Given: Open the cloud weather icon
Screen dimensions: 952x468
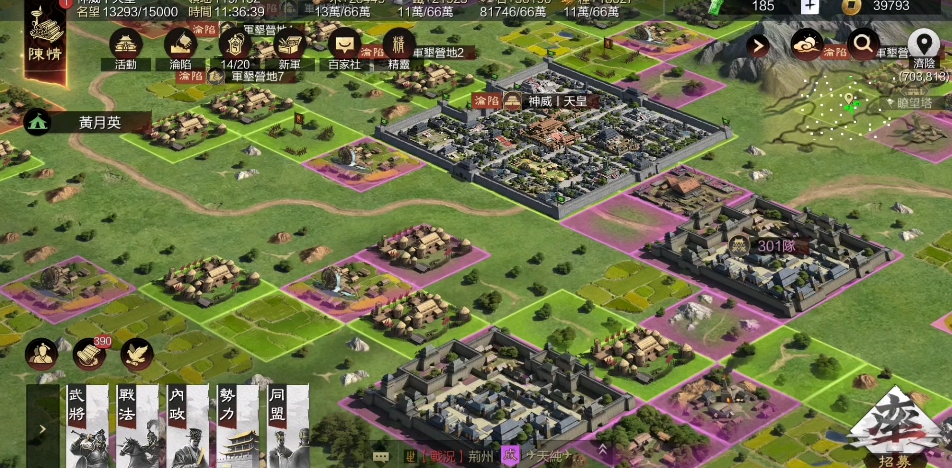Looking at the screenshot, I should pyautogui.click(x=806, y=44).
